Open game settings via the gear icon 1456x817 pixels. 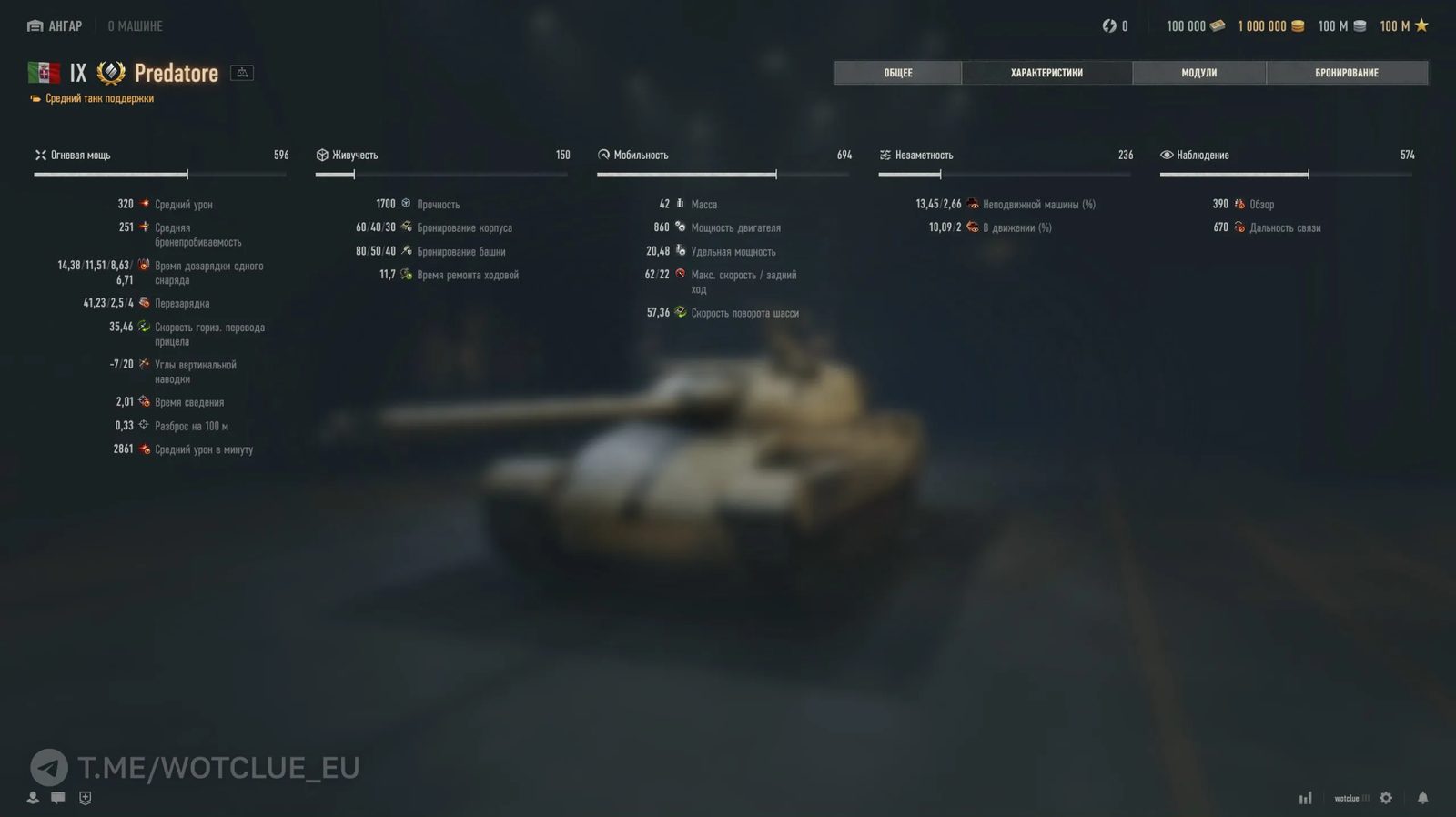coord(1385,797)
